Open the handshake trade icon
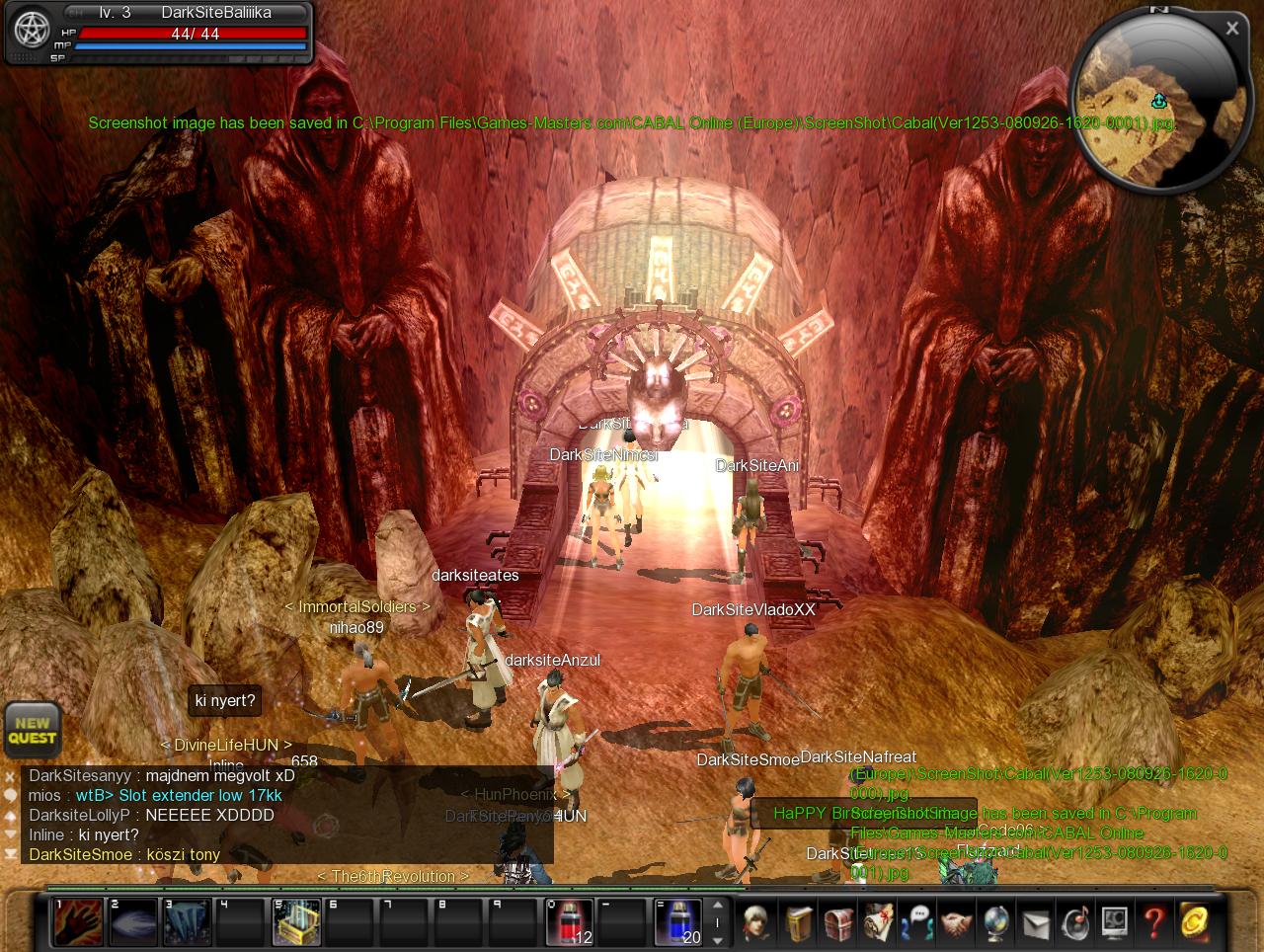 coord(956,922)
